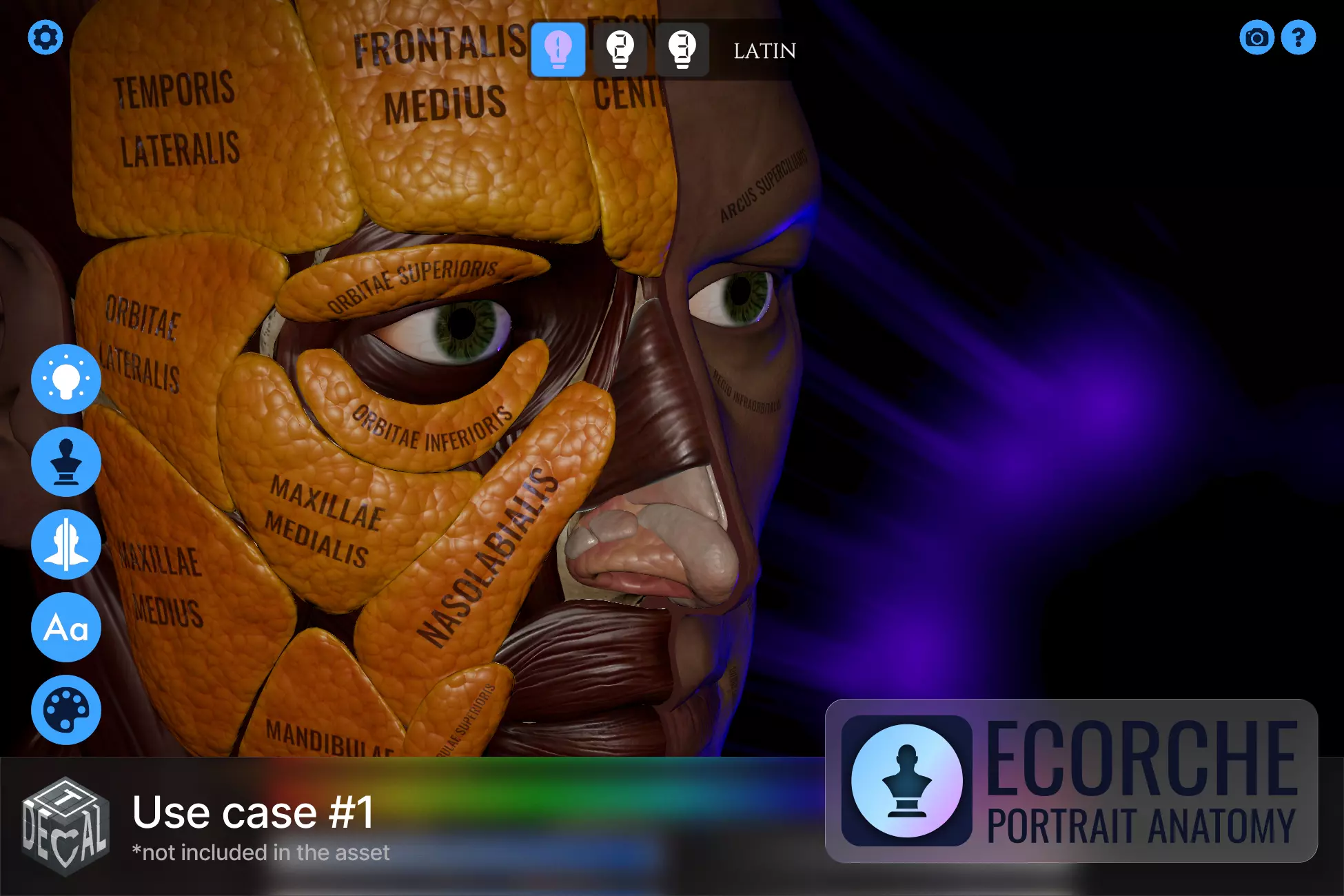Select the first light bulb preset
The height and width of the screenshot is (896, 1344).
point(558,50)
